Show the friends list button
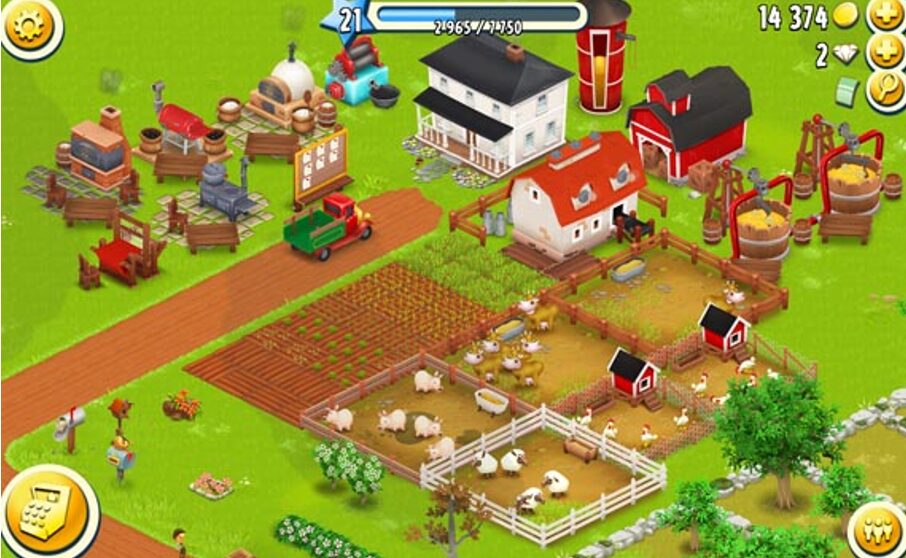Image resolution: width=906 pixels, height=558 pixels. [x=874, y=528]
